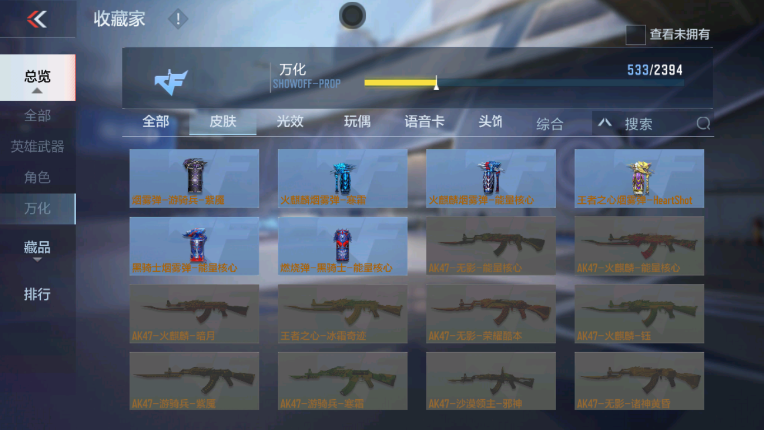Select the 皮肤 tab

223,122
